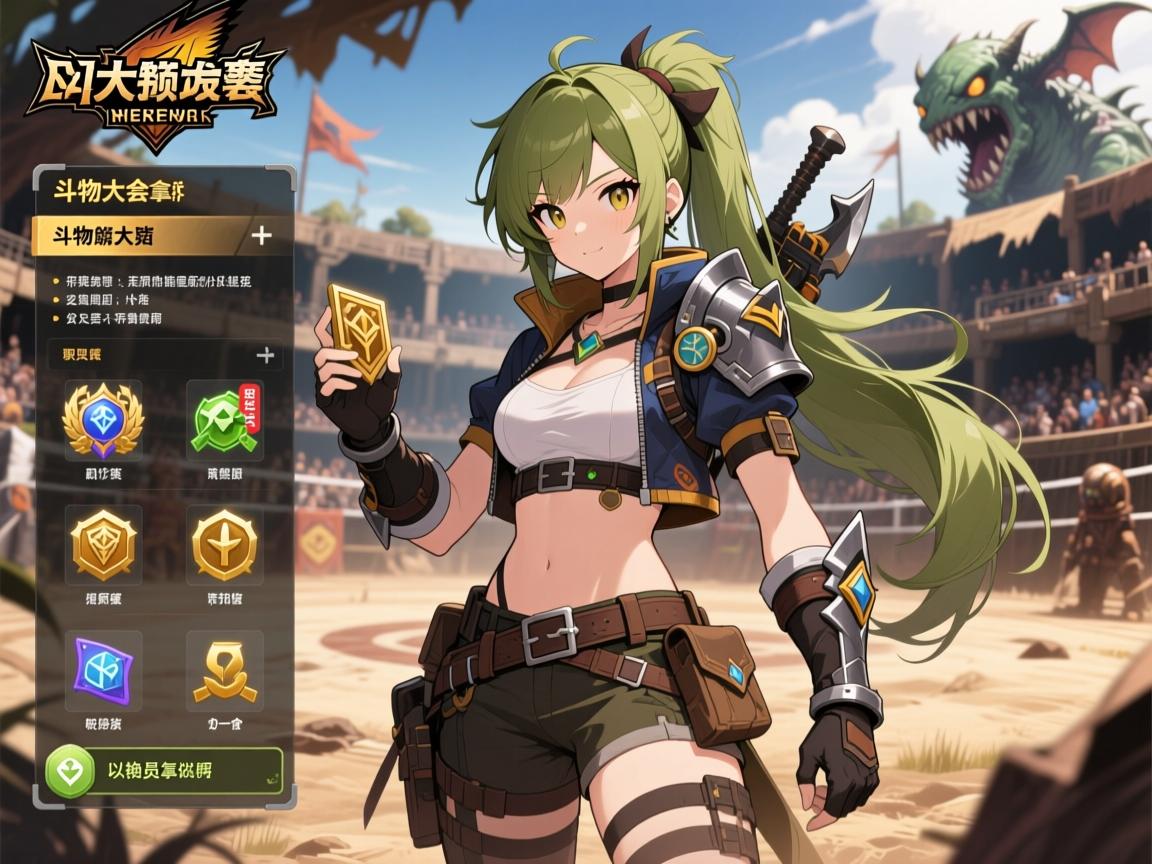
Task: Select the gold trophy ribbon icon
Action: click(224, 670)
